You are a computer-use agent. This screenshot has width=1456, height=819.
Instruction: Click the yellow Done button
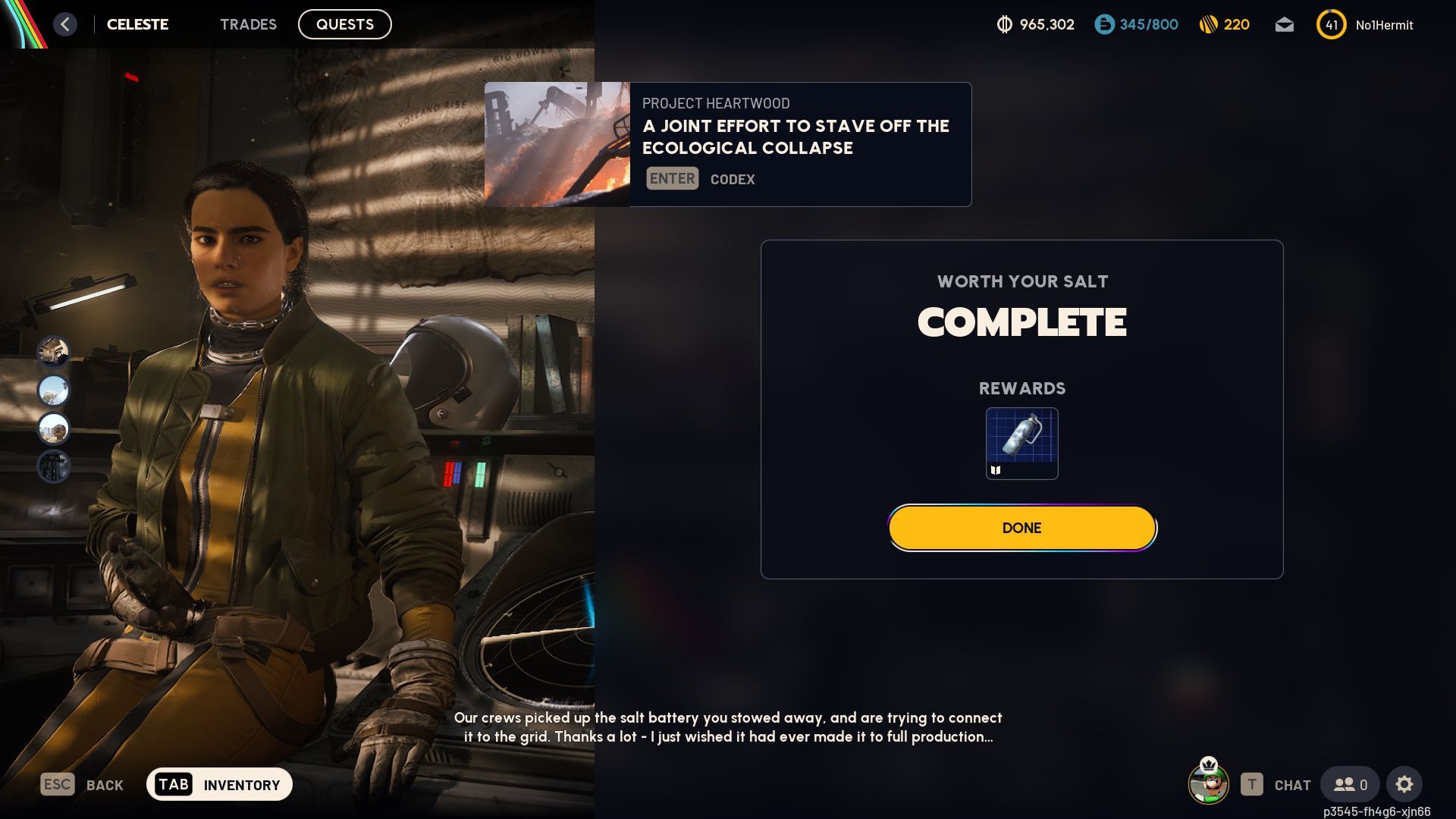coord(1021,528)
